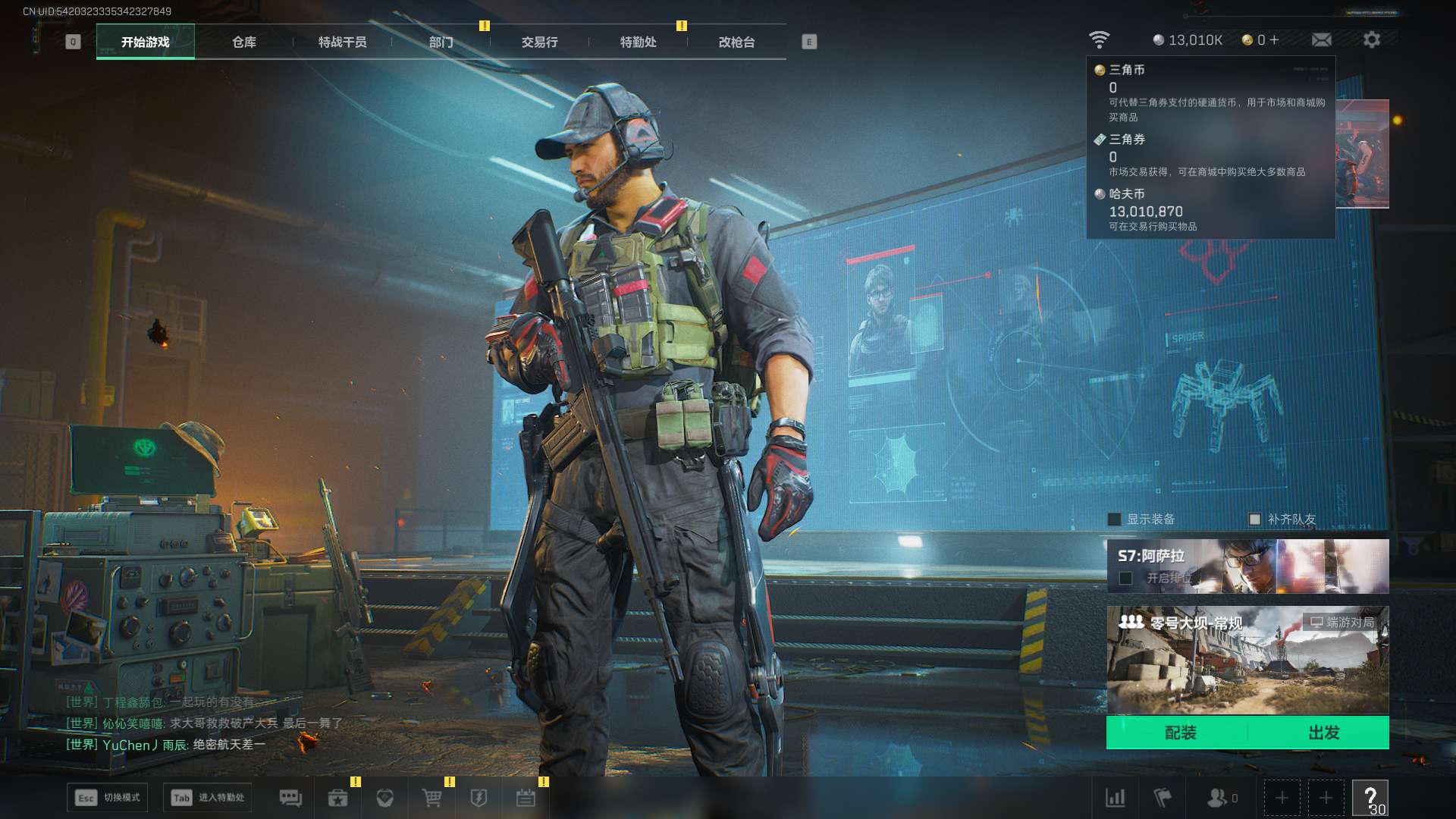This screenshot has height=819, width=1456.
Task: Toggle the 显示装备 checkbox
Action: tap(1114, 519)
